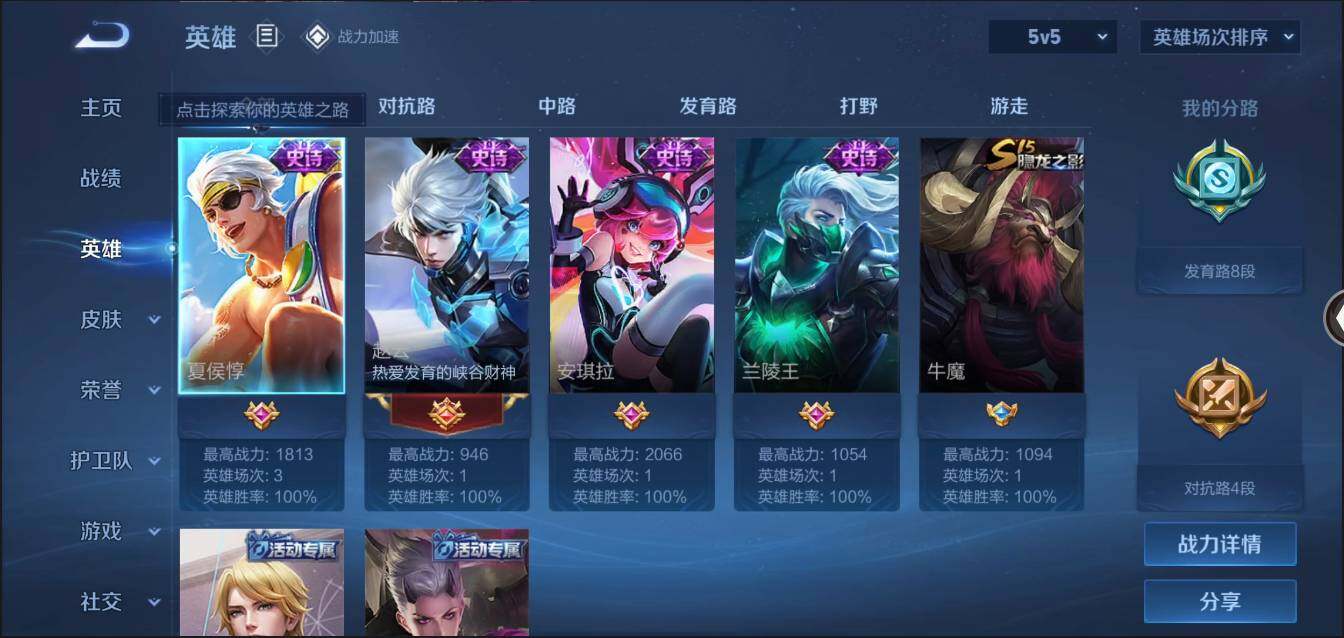The height and width of the screenshot is (638, 1344).
Task: Open the 社交 social menu
Action: pos(119,601)
